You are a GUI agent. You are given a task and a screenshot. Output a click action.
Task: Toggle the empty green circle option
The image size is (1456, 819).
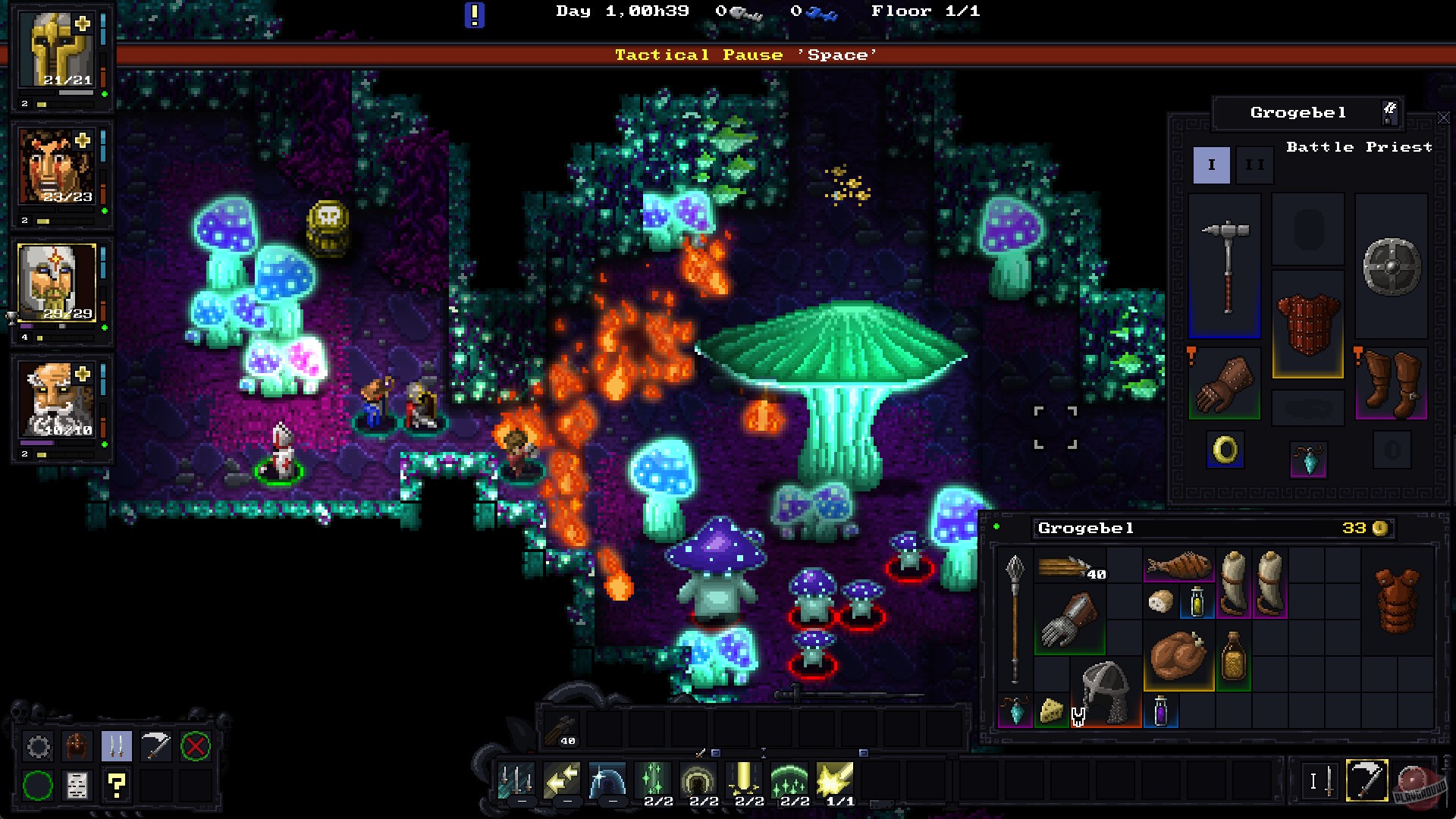click(39, 786)
